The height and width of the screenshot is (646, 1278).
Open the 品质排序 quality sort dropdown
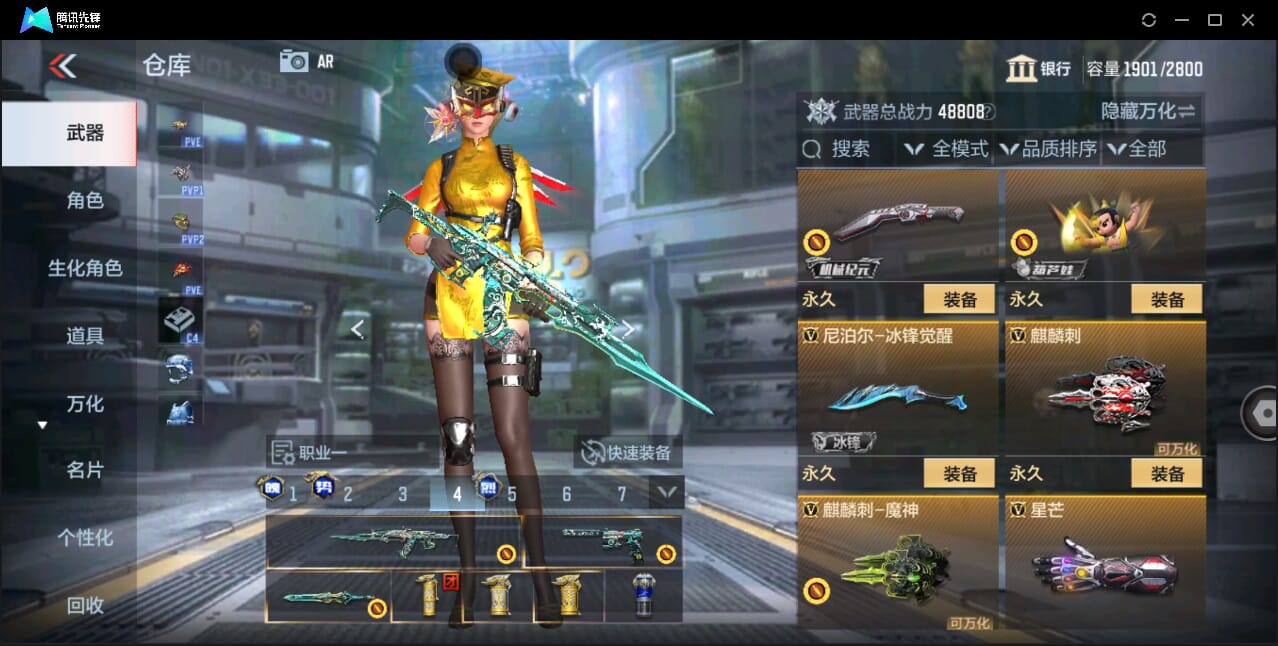pyautogui.click(x=1048, y=149)
